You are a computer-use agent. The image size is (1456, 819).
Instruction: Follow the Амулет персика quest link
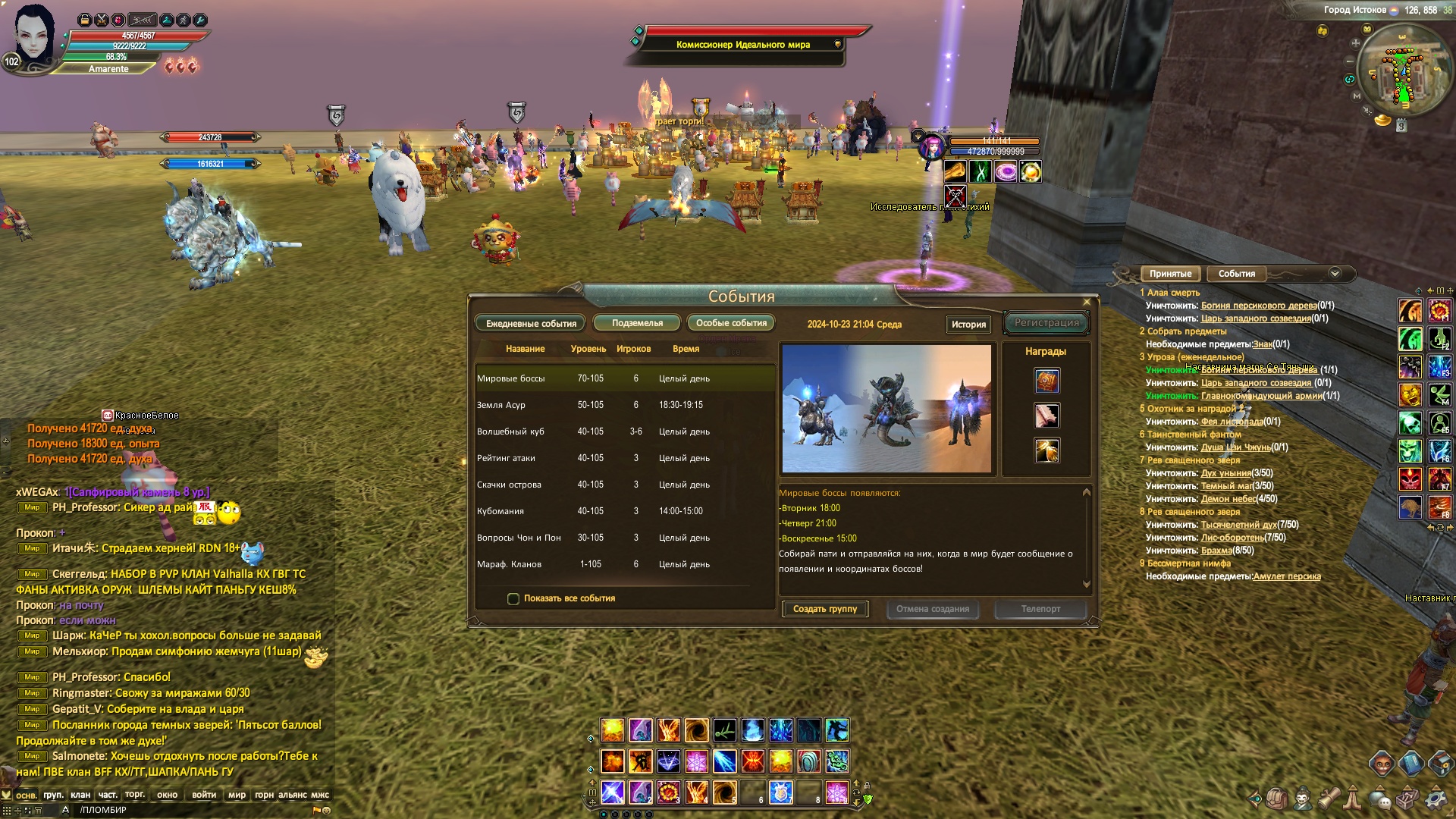click(x=1287, y=576)
